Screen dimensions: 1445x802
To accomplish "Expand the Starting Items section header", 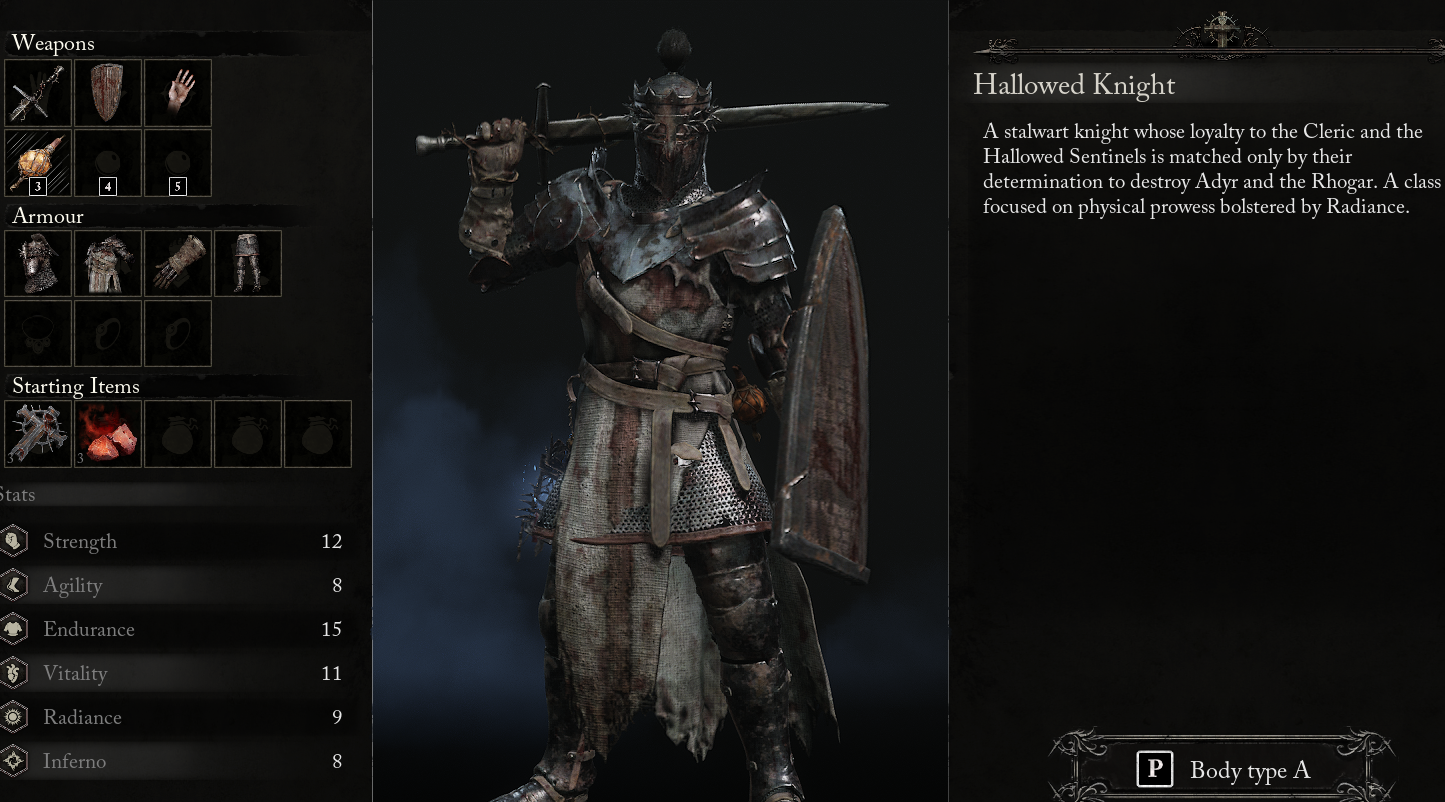I will [x=76, y=387].
